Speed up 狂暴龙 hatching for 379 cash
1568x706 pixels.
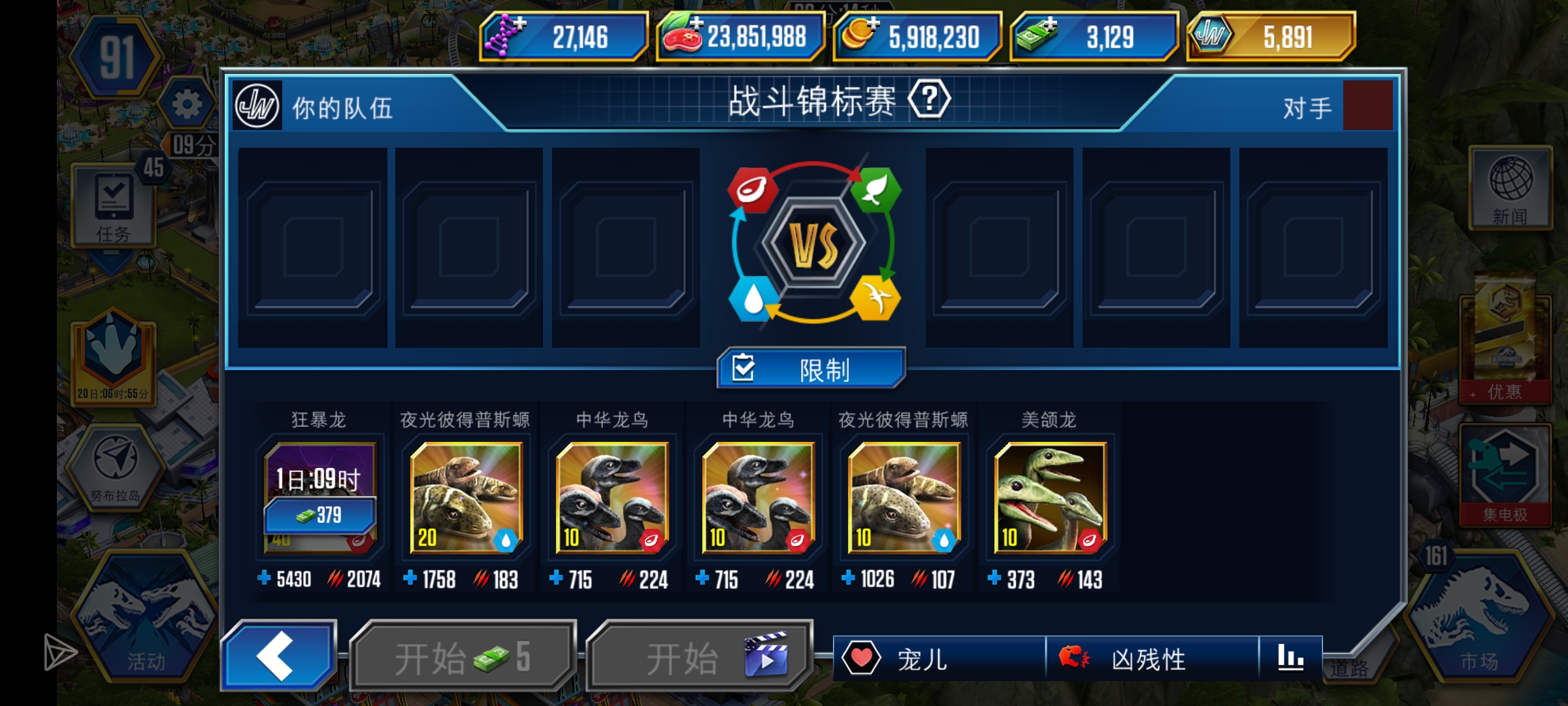(319, 515)
